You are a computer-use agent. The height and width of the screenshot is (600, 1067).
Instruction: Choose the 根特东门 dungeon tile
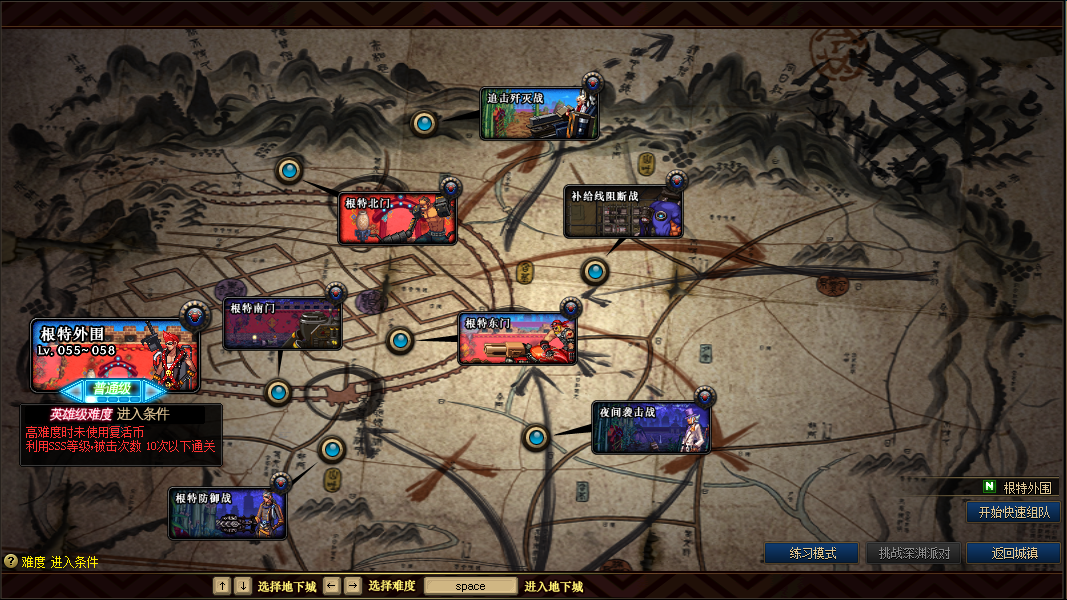click(x=517, y=339)
